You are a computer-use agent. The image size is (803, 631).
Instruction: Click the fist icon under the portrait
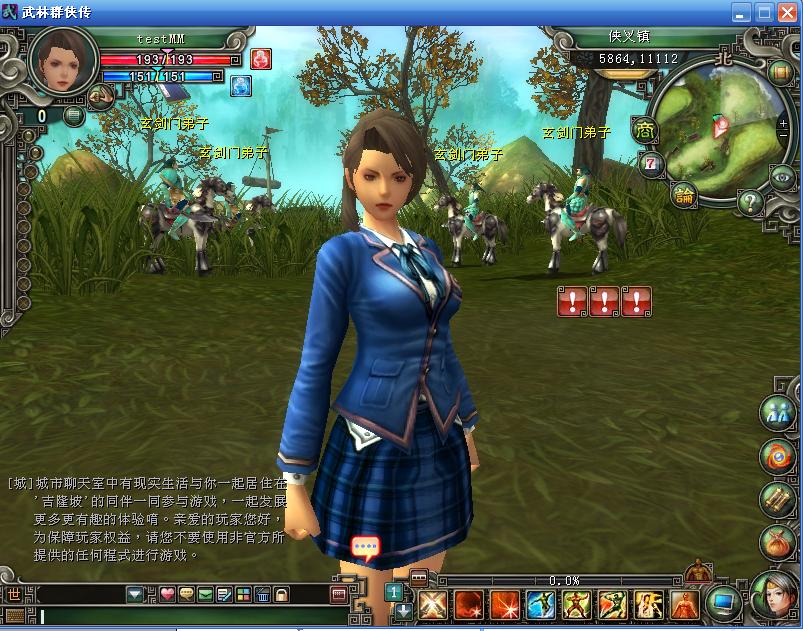101,97
